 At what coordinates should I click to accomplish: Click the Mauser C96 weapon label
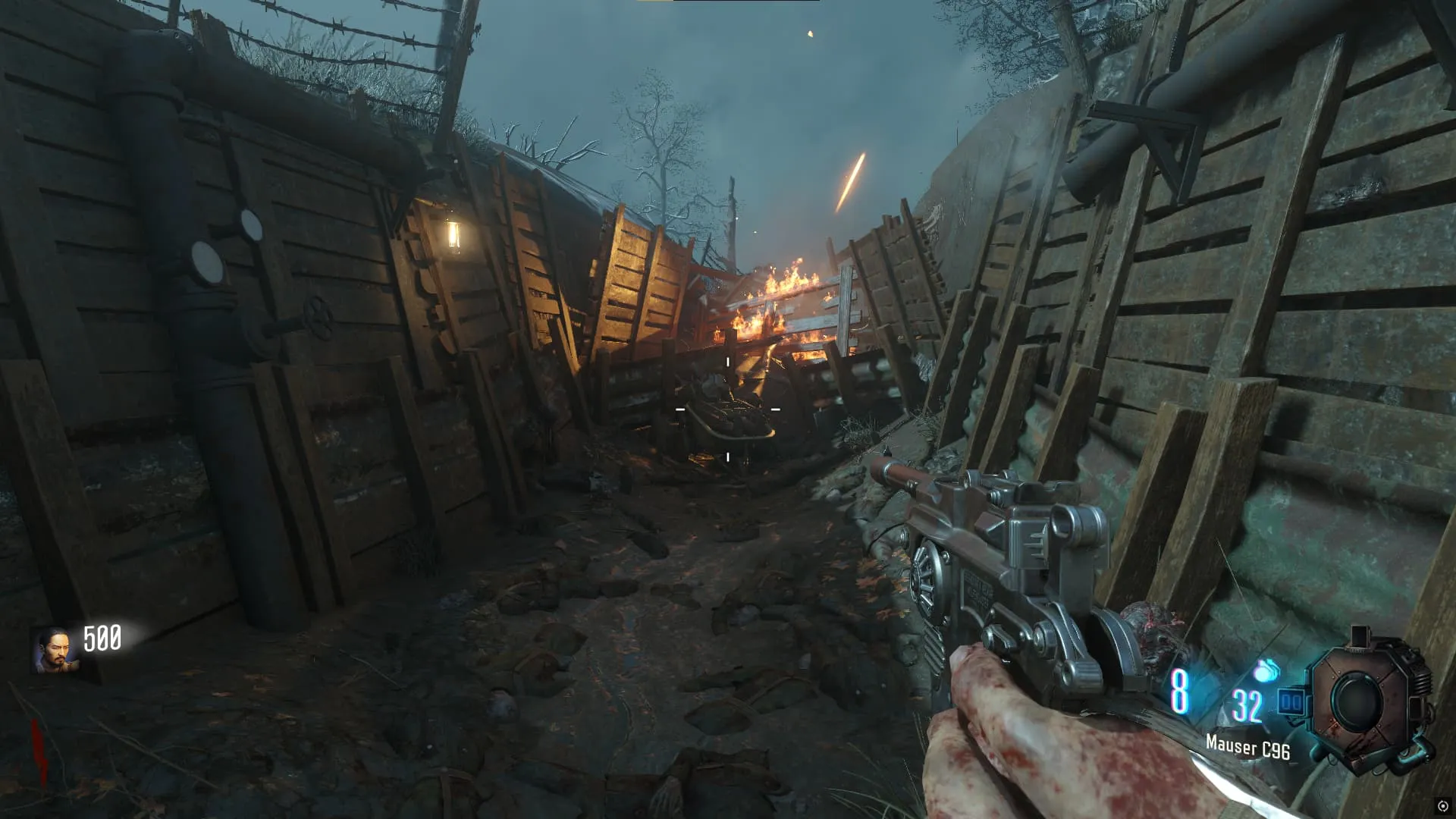(1247, 747)
